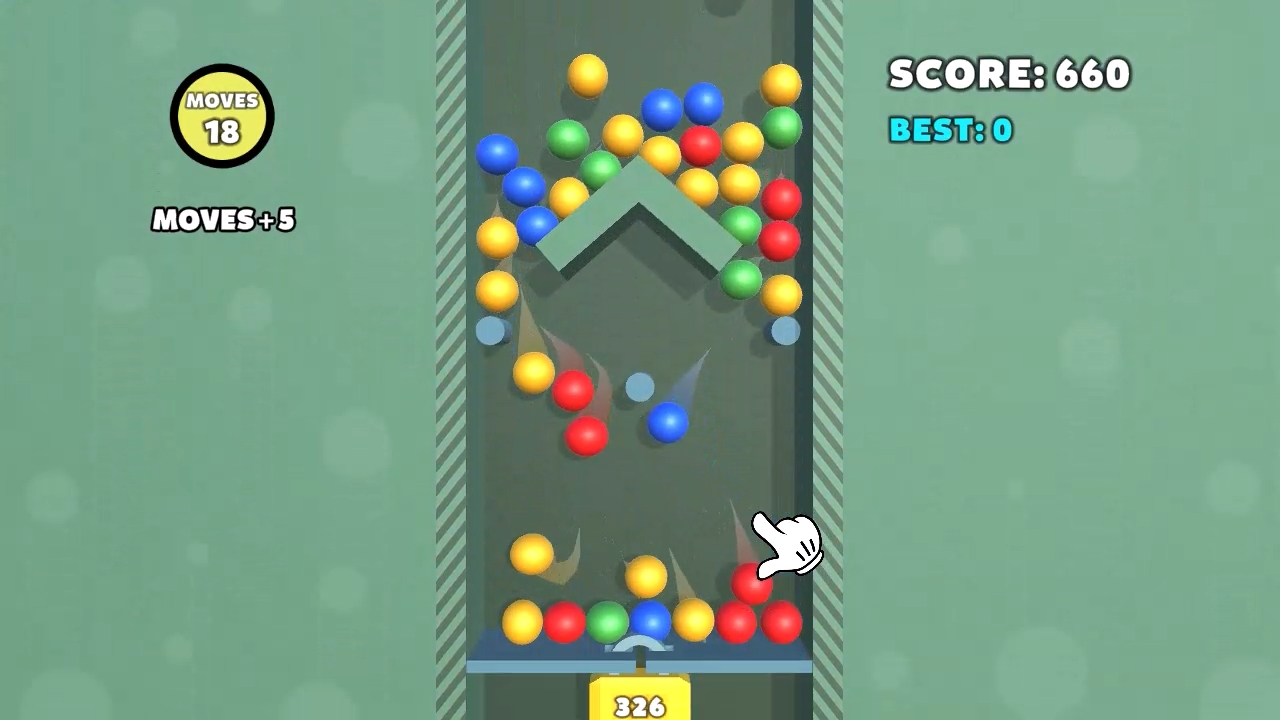This screenshot has width=1280, height=720.
Task: Click the SCORE: 660 text
Action: 1009,74
